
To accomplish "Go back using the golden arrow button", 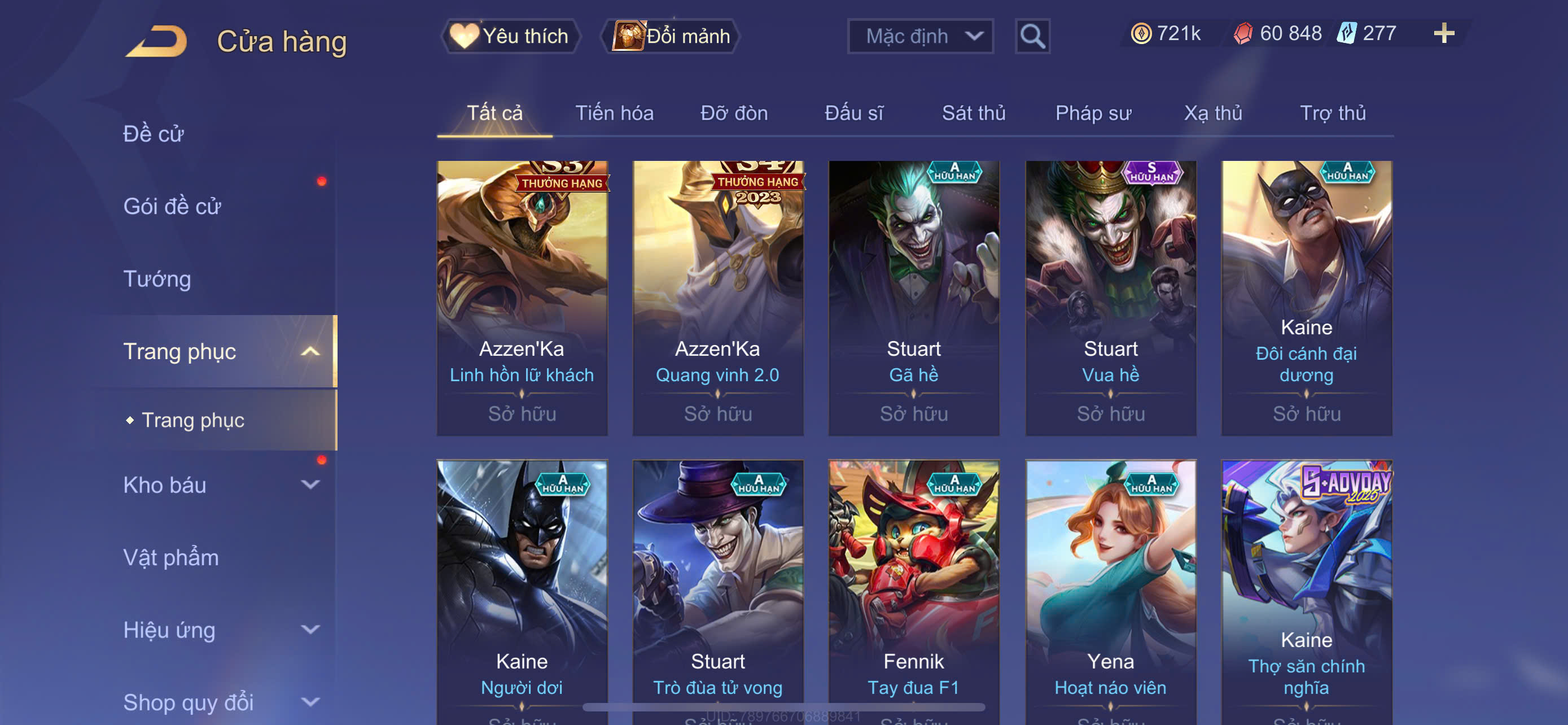I will [157, 41].
